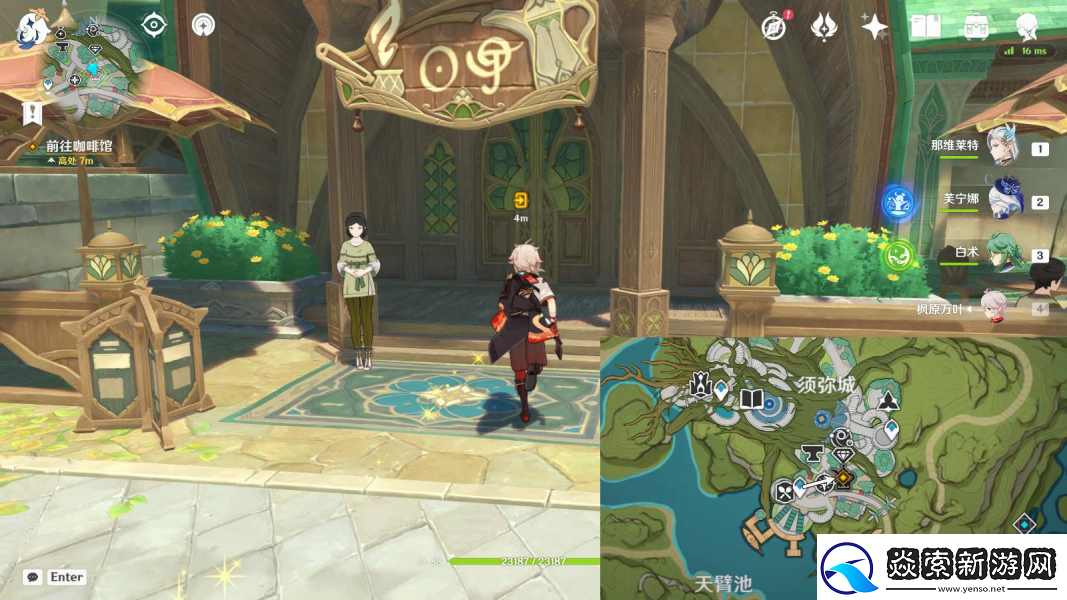
Task: Open the quest log banner icon
Action: 33,112
